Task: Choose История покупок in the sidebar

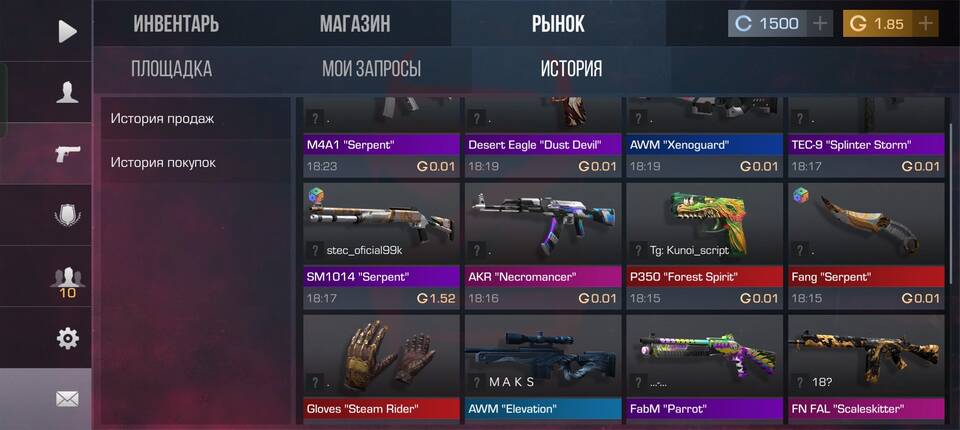Action: coord(163,162)
